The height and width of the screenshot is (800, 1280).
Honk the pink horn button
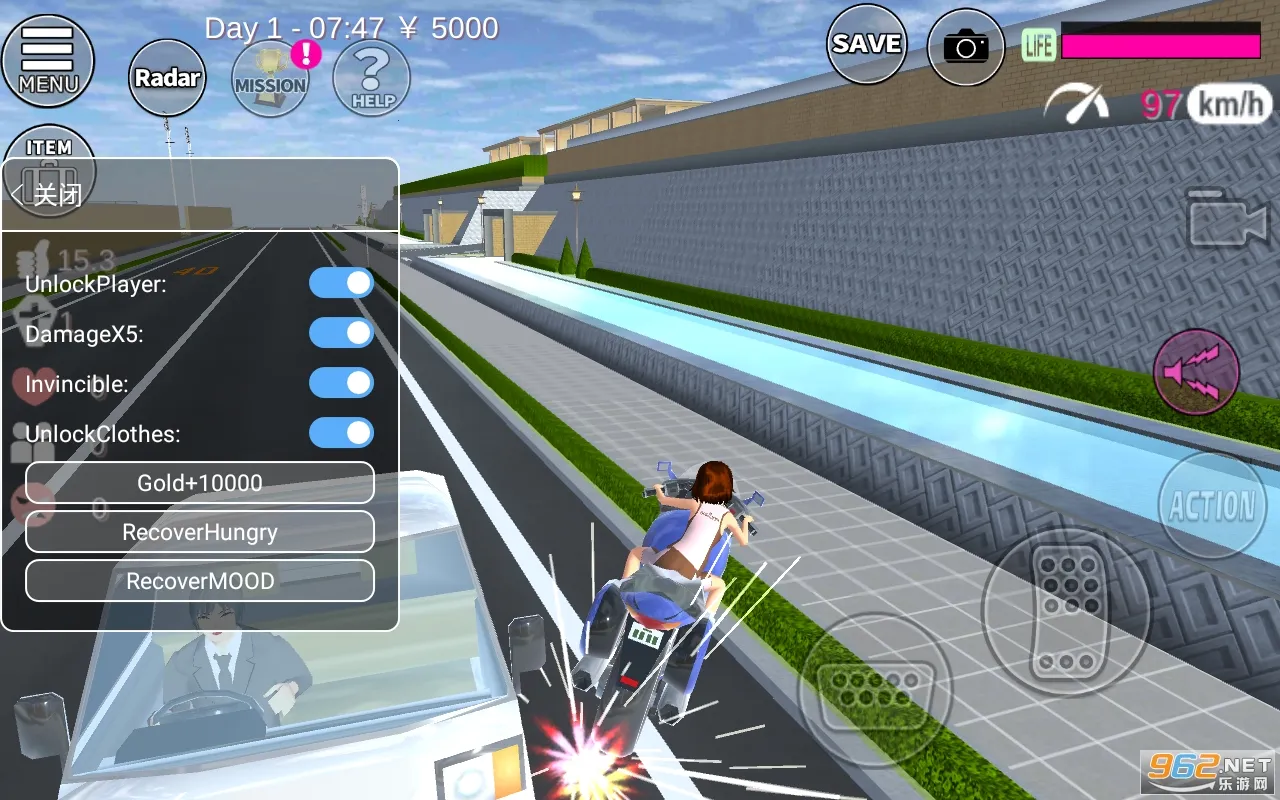click(x=1196, y=373)
